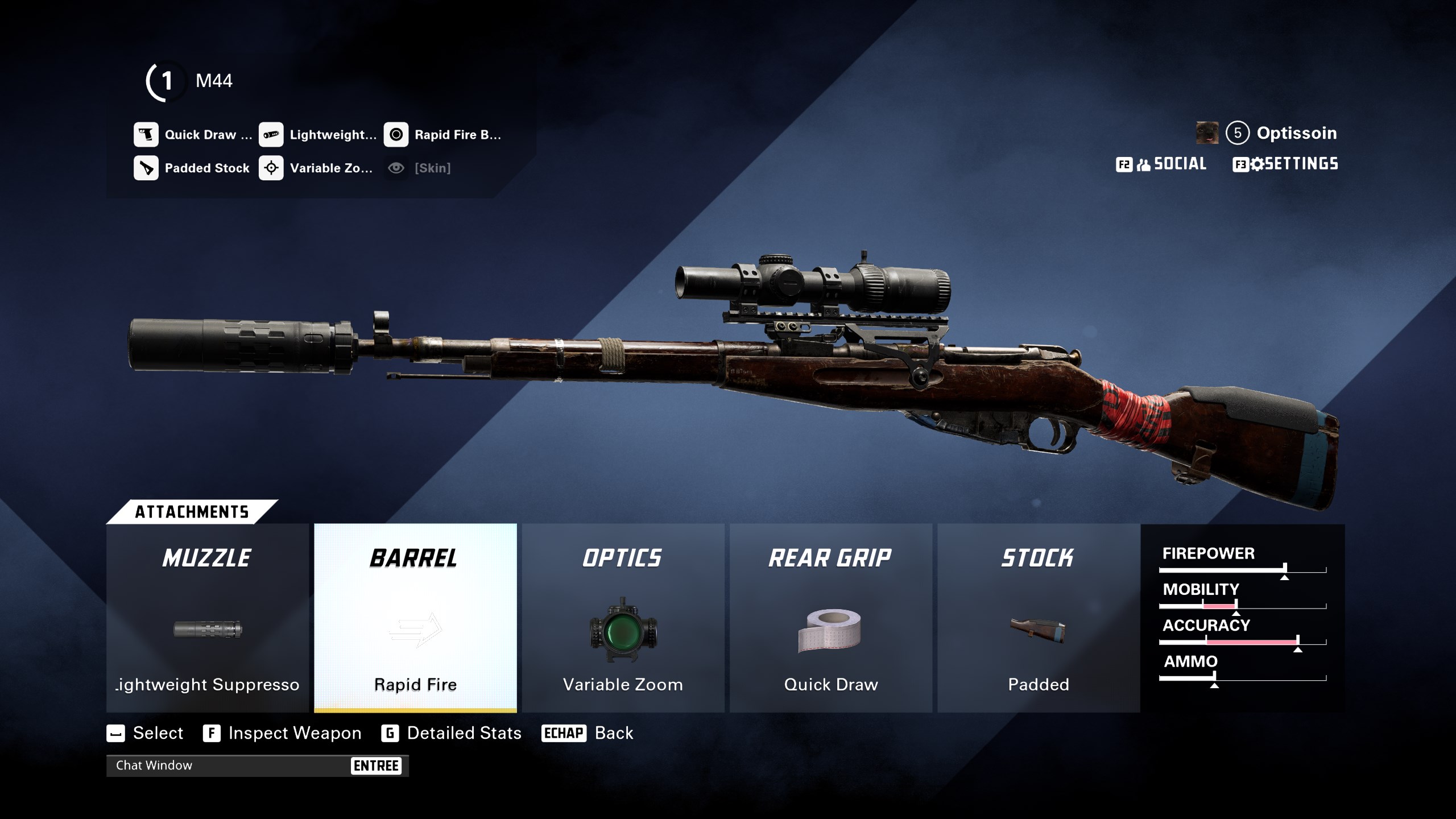Screen dimensions: 1456x819
Task: Click the Lightweight suppressor icon in loadout summary
Action: pos(272,135)
